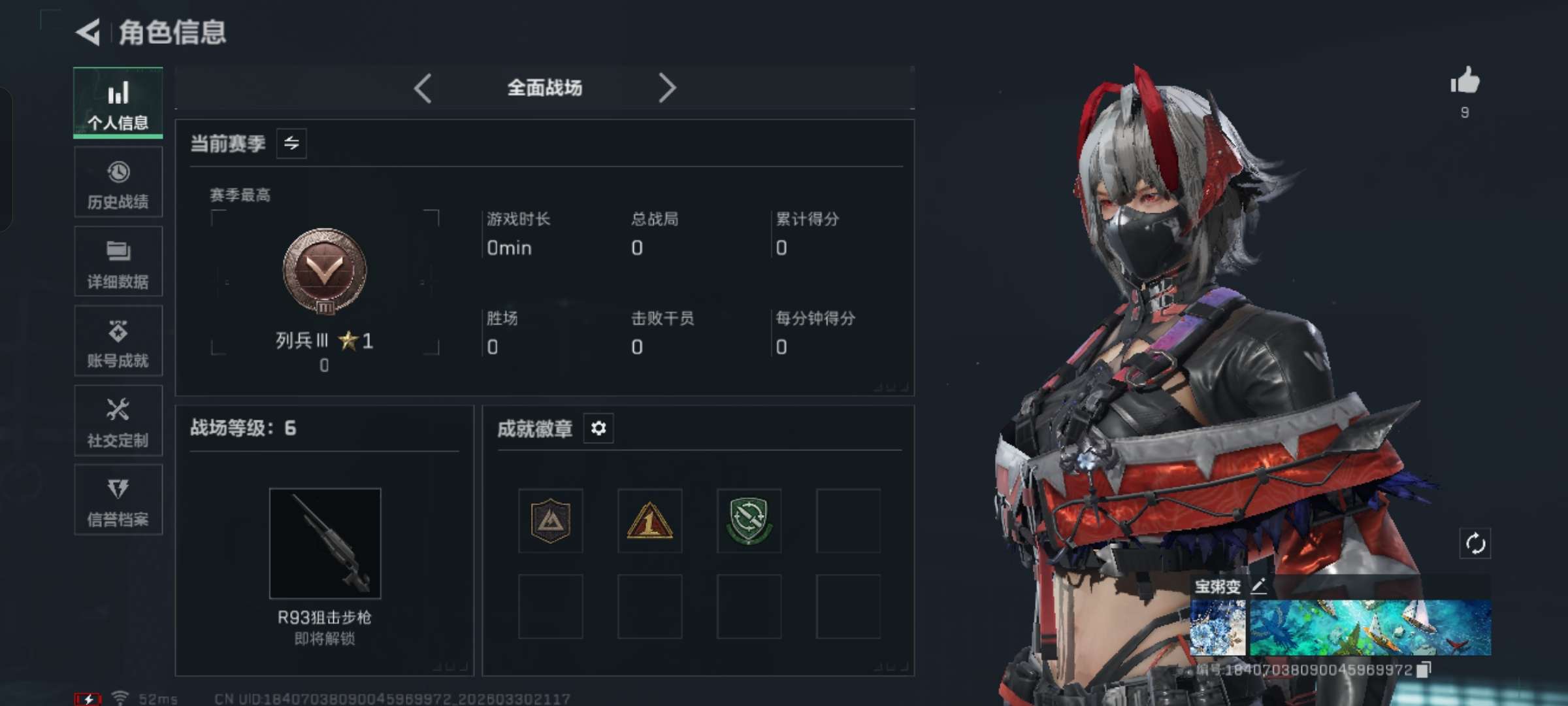Edit showcase name via pencil icon near 宝粥变
Image resolution: width=1568 pixels, height=706 pixels.
pos(1258,587)
